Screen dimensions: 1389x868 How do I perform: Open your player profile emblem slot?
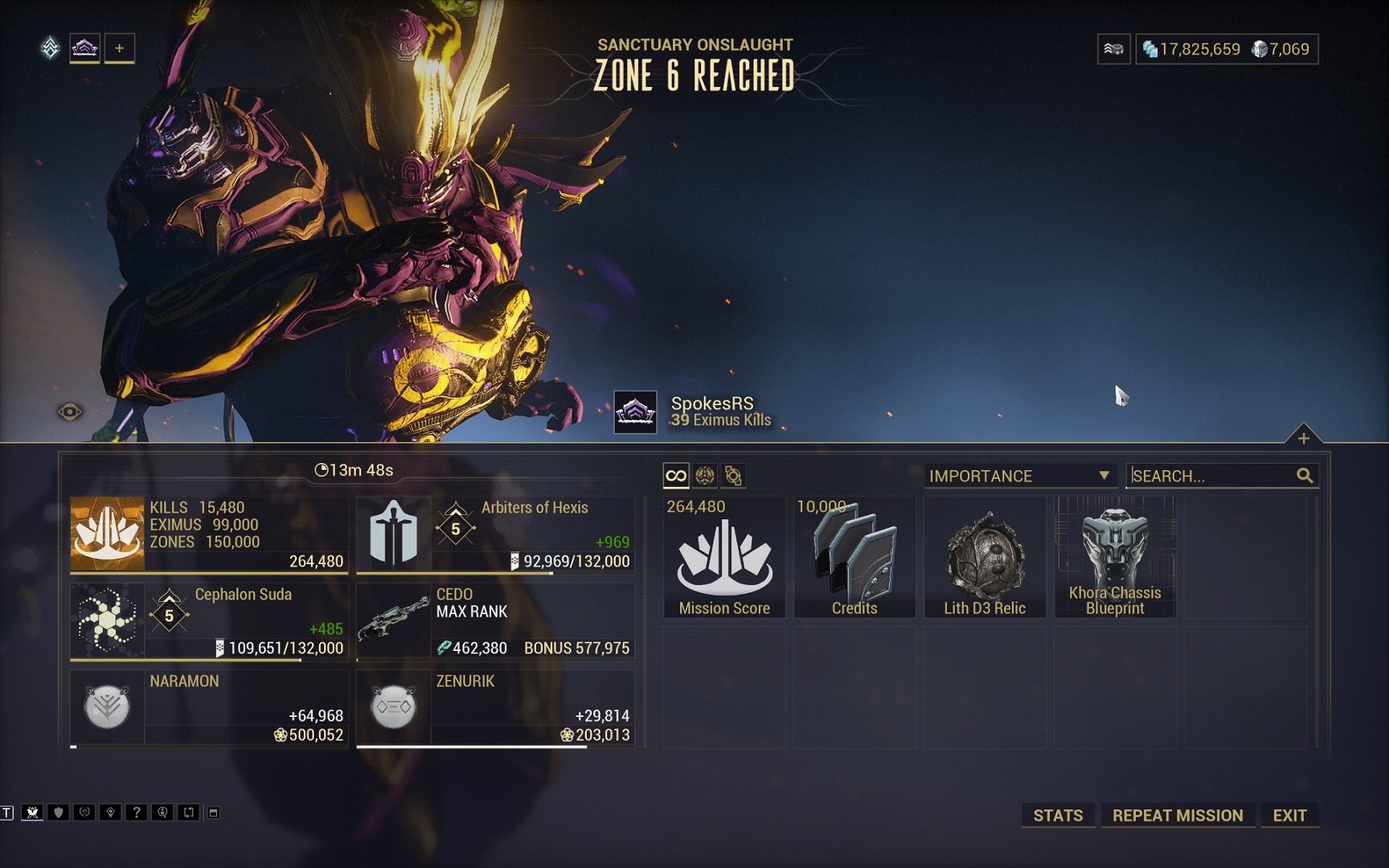tap(84, 48)
